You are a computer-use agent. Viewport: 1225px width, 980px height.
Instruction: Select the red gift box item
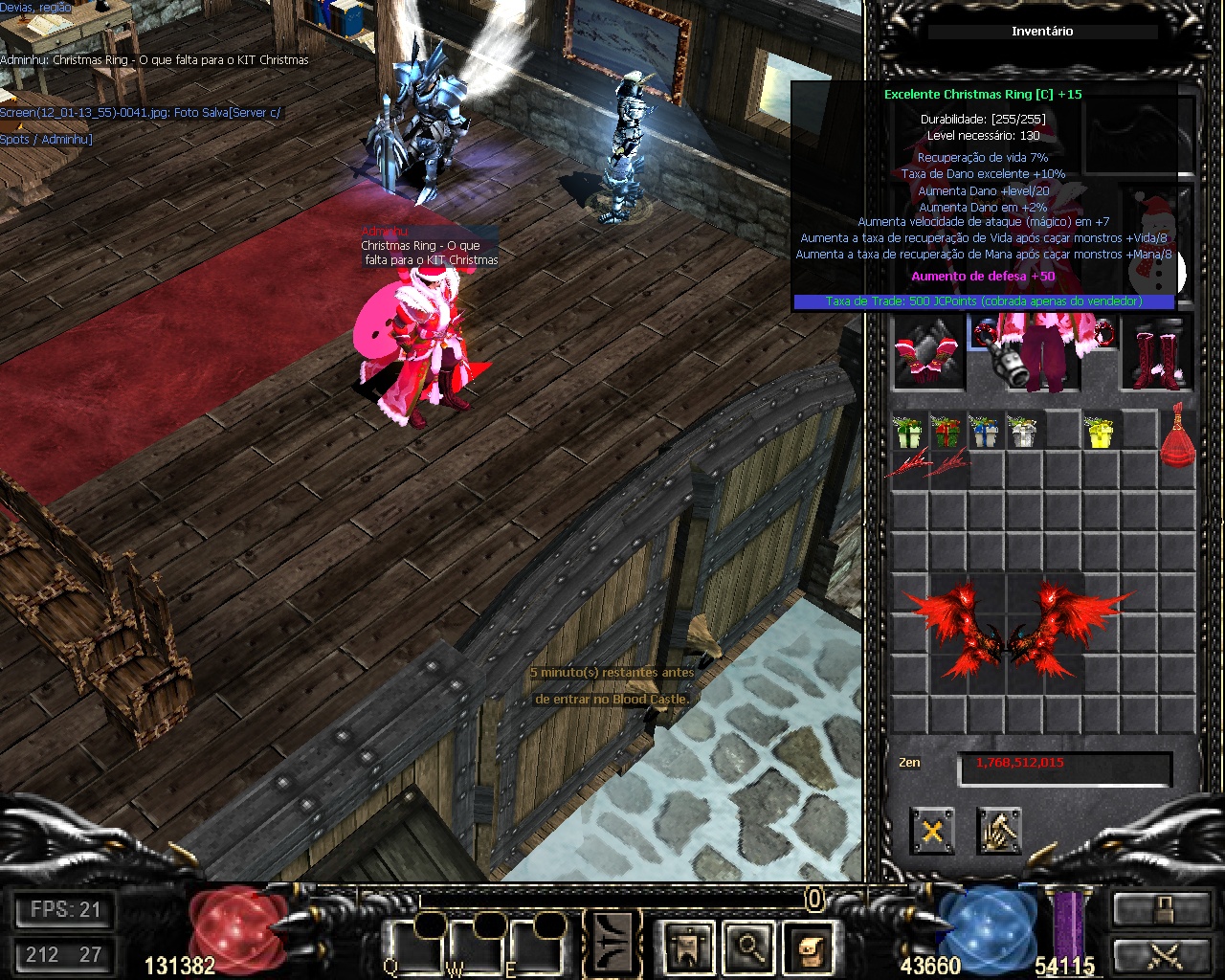point(946,432)
